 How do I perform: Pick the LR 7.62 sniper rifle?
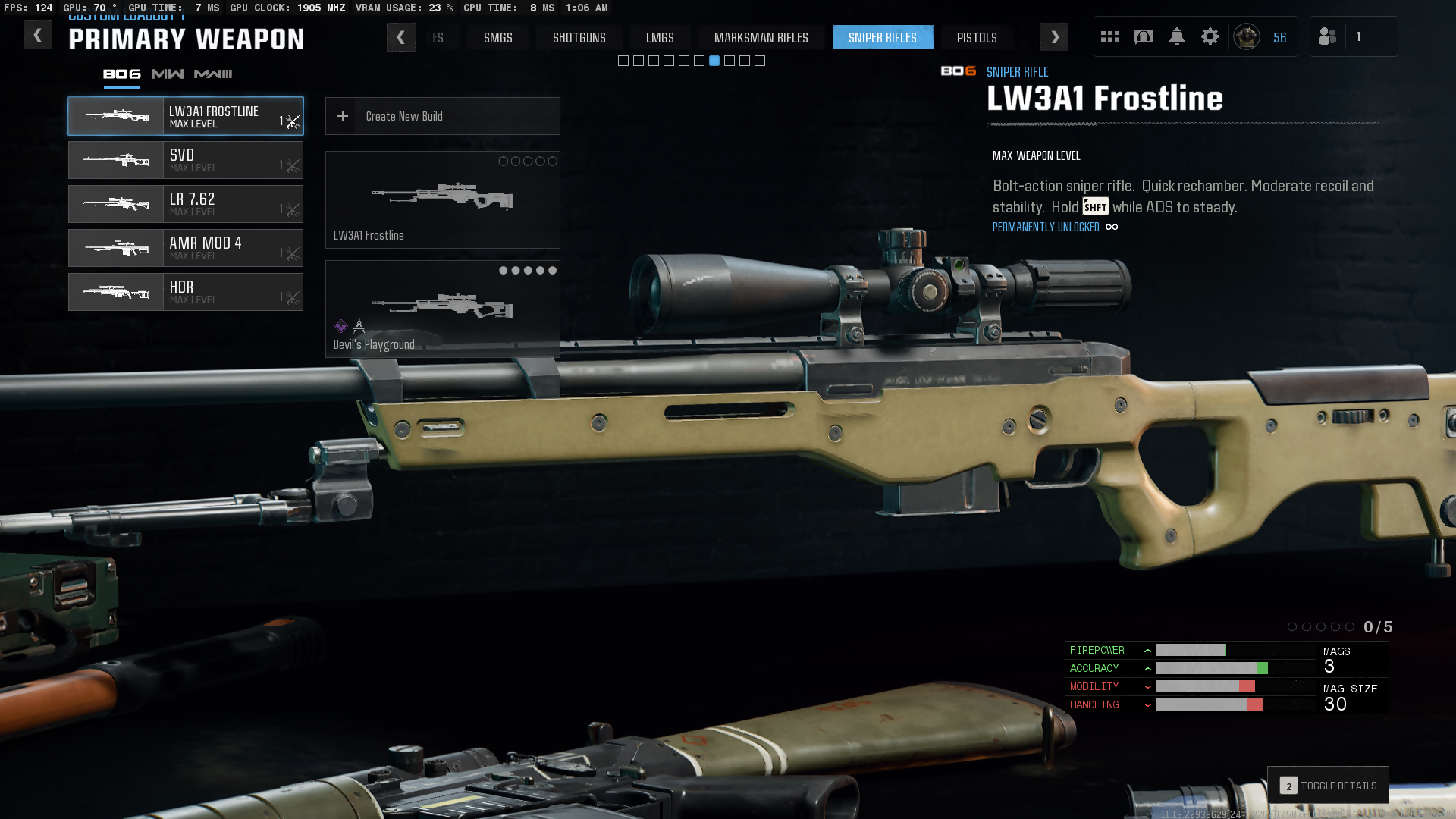coord(186,204)
